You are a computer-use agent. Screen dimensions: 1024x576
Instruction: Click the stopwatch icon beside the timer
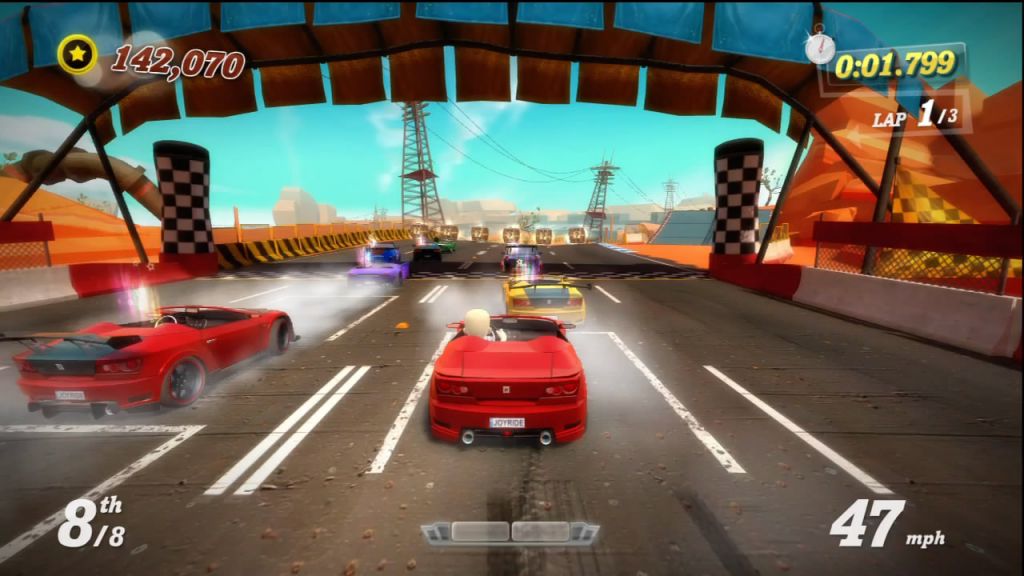(820, 46)
